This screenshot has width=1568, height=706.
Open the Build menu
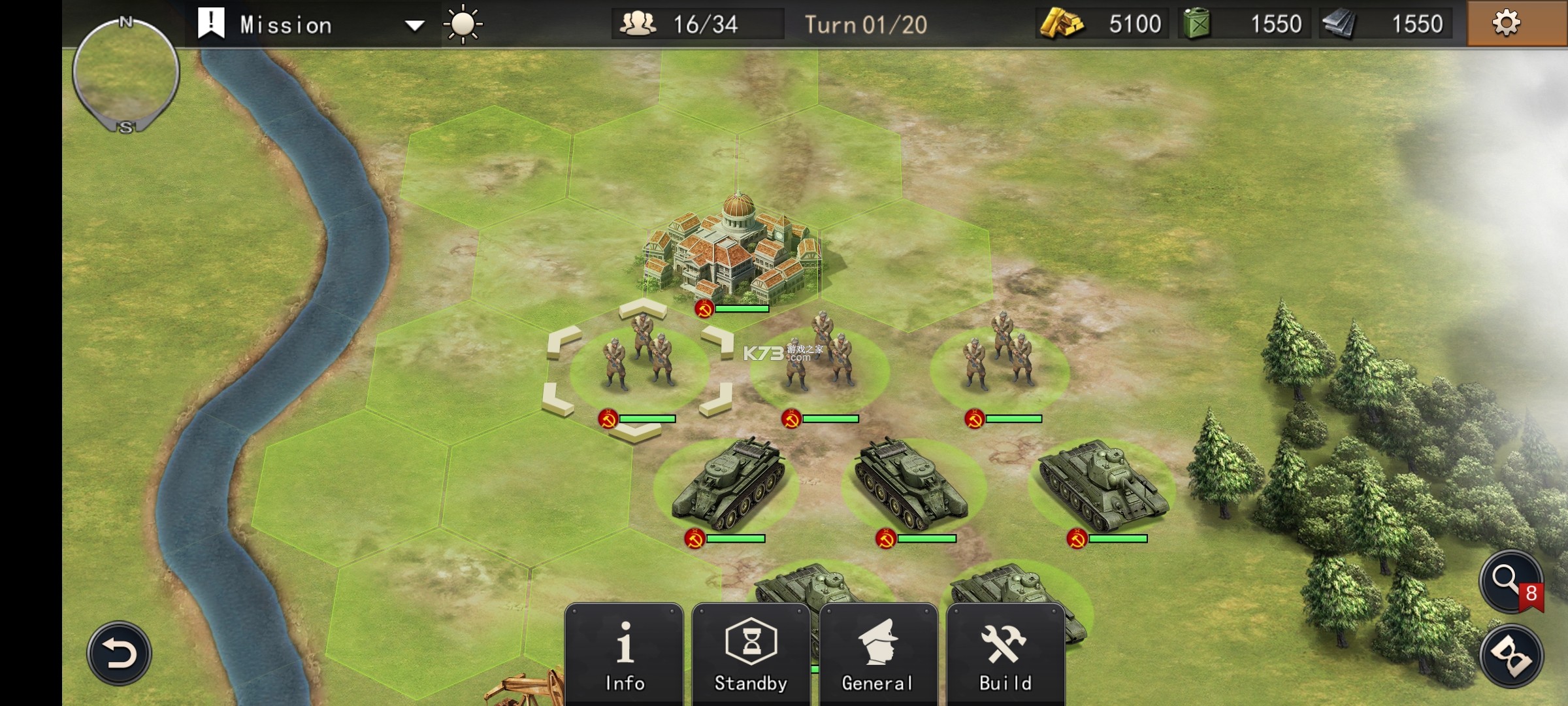(x=1005, y=655)
